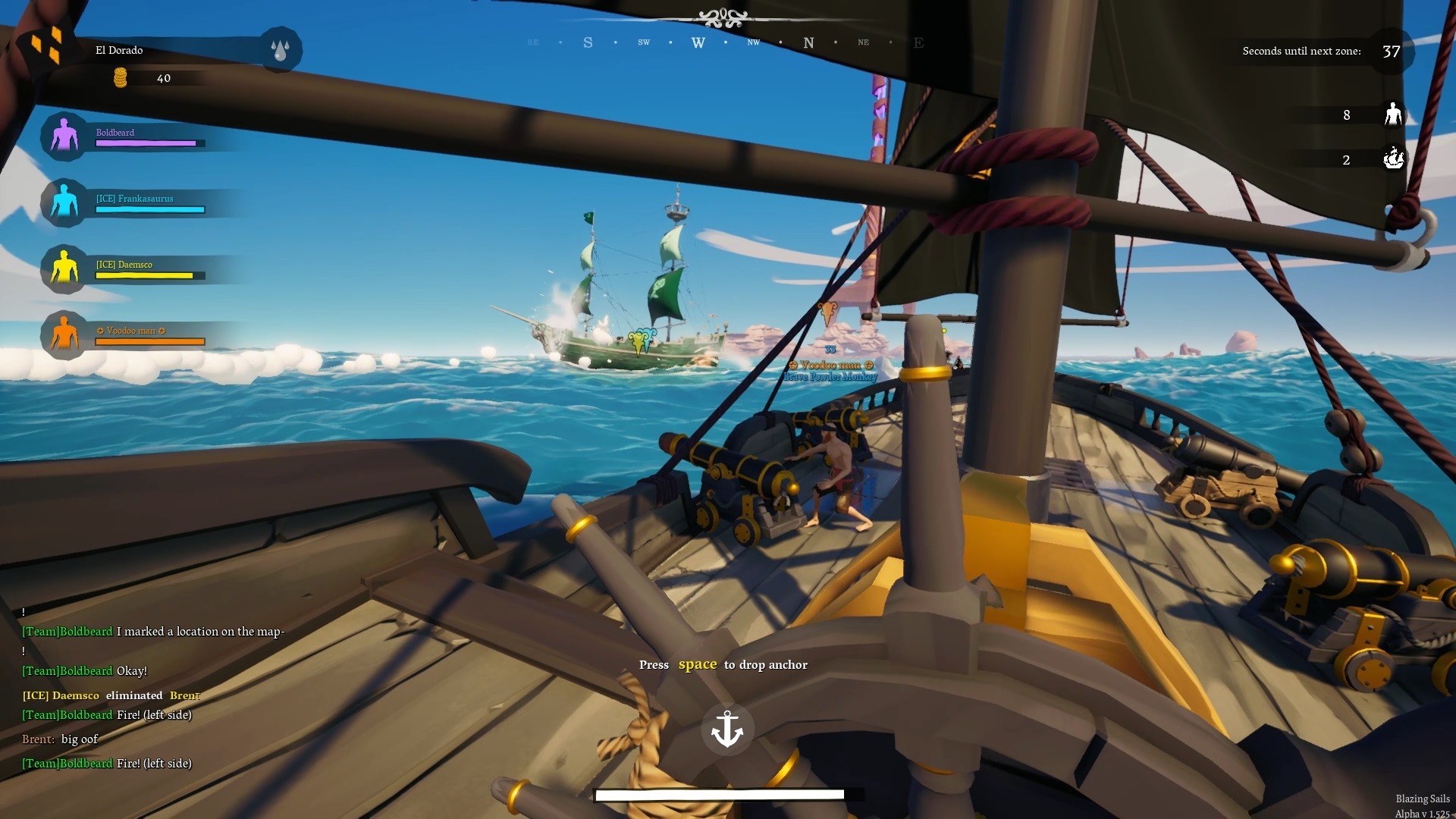
Task: Click the ship icon beside the 2 counter
Action: (1394, 159)
